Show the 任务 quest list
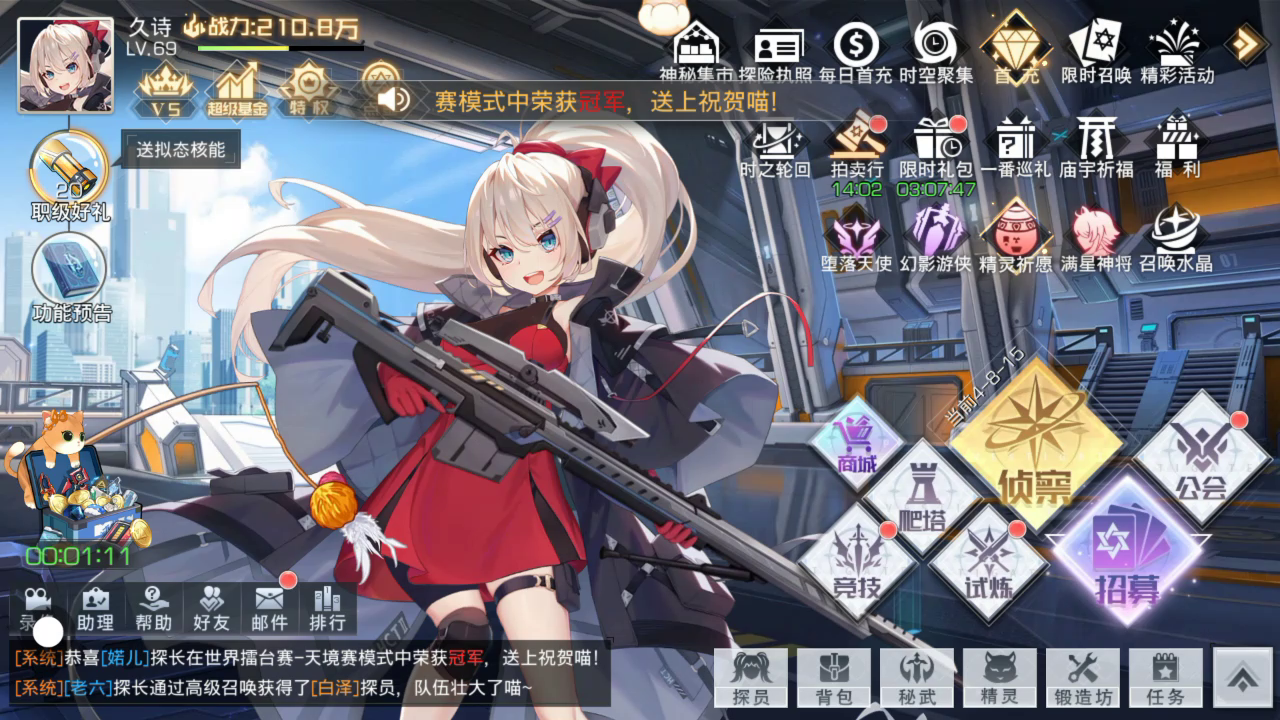The width and height of the screenshot is (1280, 720). 1165,677
